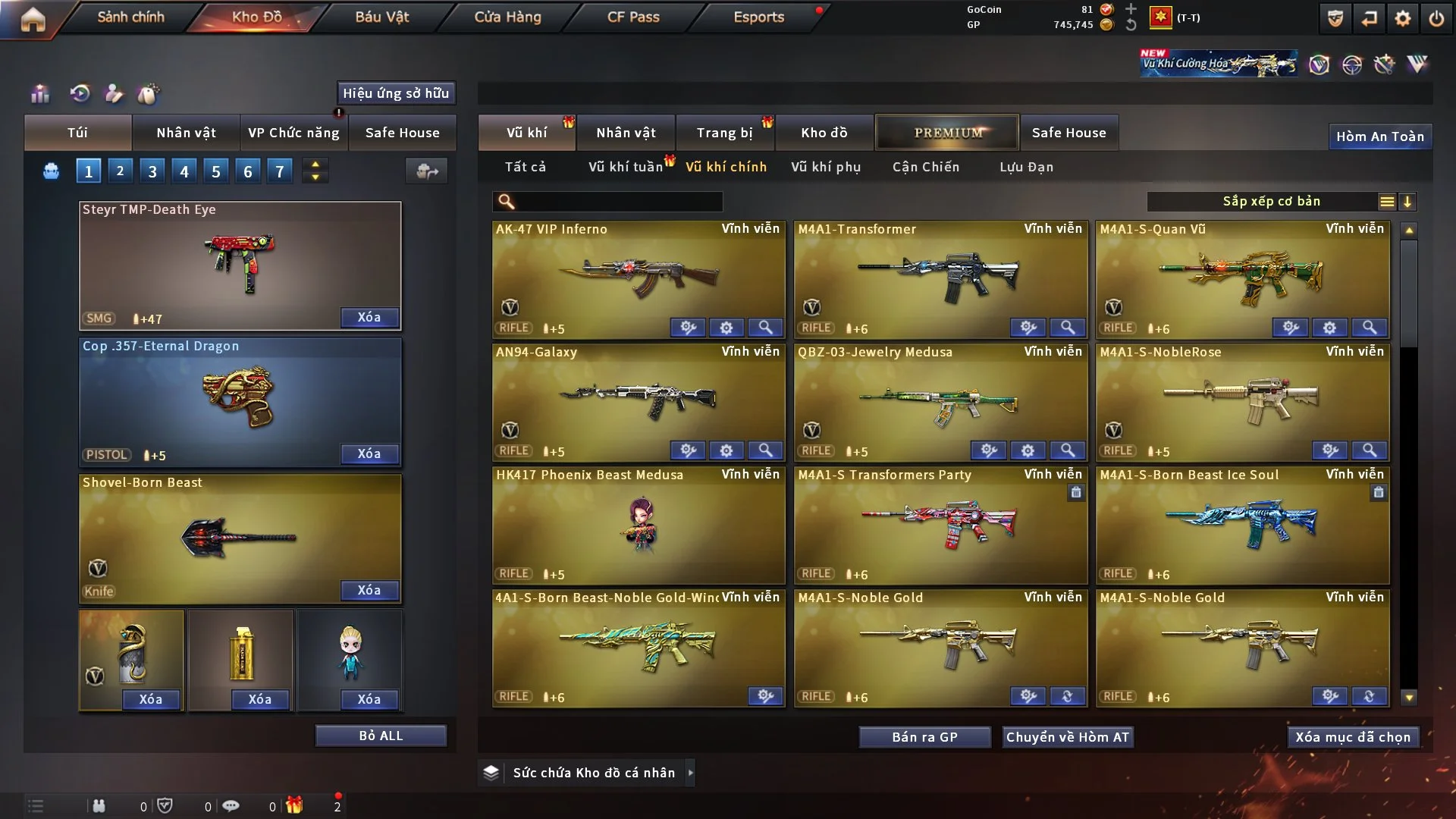
Task: Move items with Chuyển về Hòm AT
Action: coord(1068,737)
